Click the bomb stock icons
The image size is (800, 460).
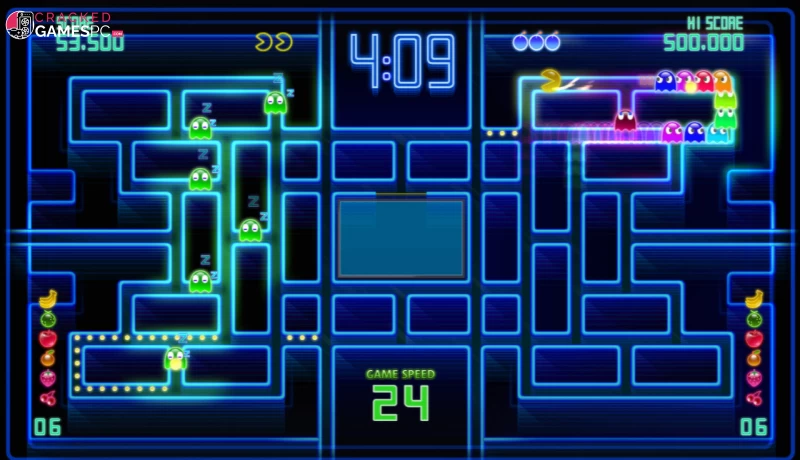coord(536,42)
